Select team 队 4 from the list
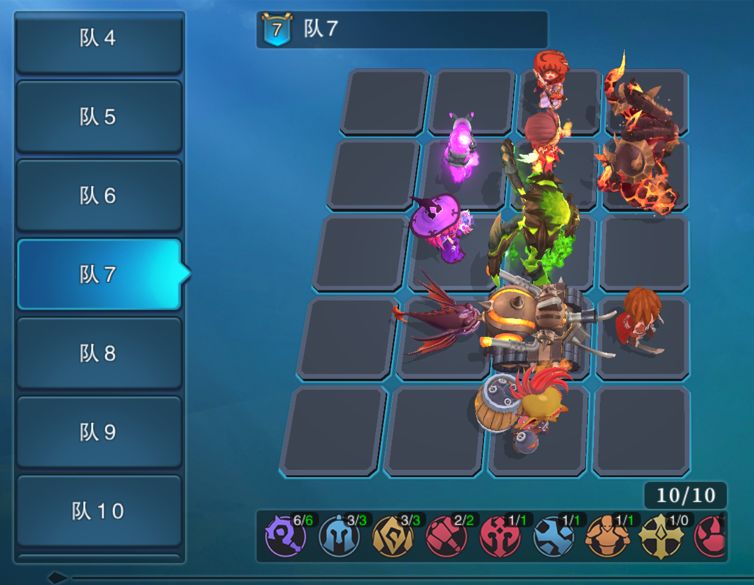This screenshot has width=754, height=585. [x=98, y=39]
